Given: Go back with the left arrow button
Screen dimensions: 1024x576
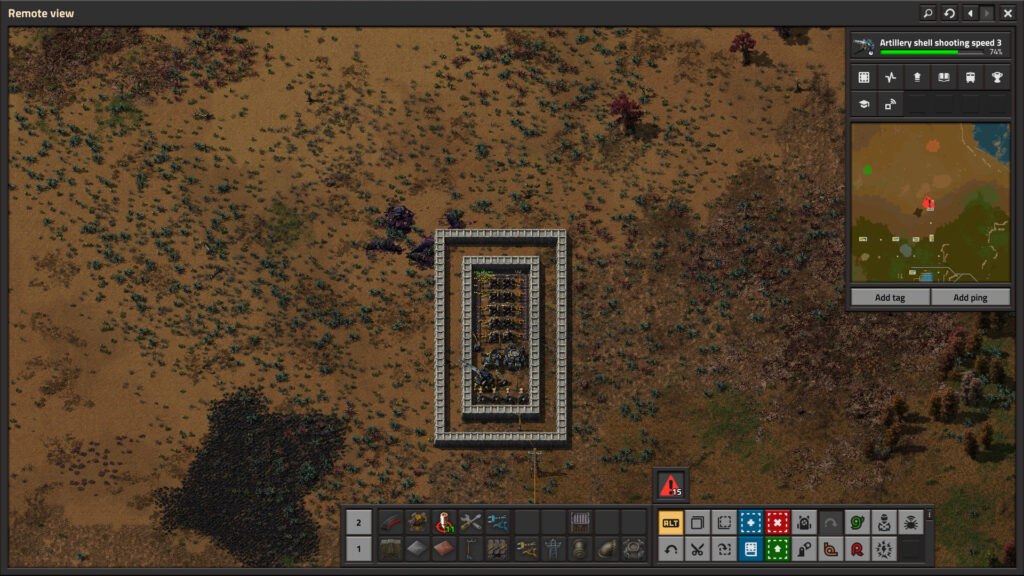Looking at the screenshot, I should click(x=969, y=13).
